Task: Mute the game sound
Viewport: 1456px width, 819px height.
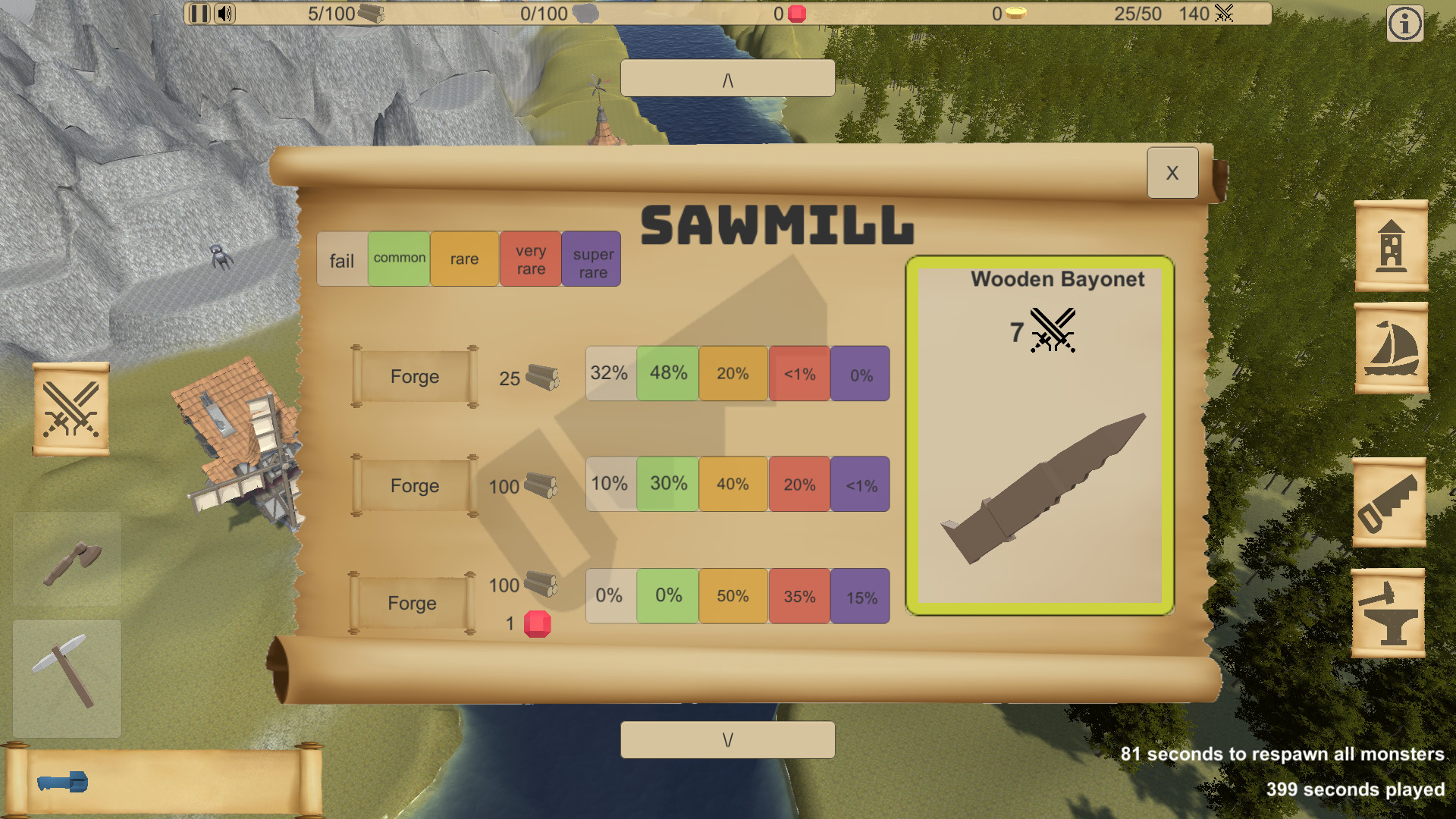Action: (224, 14)
